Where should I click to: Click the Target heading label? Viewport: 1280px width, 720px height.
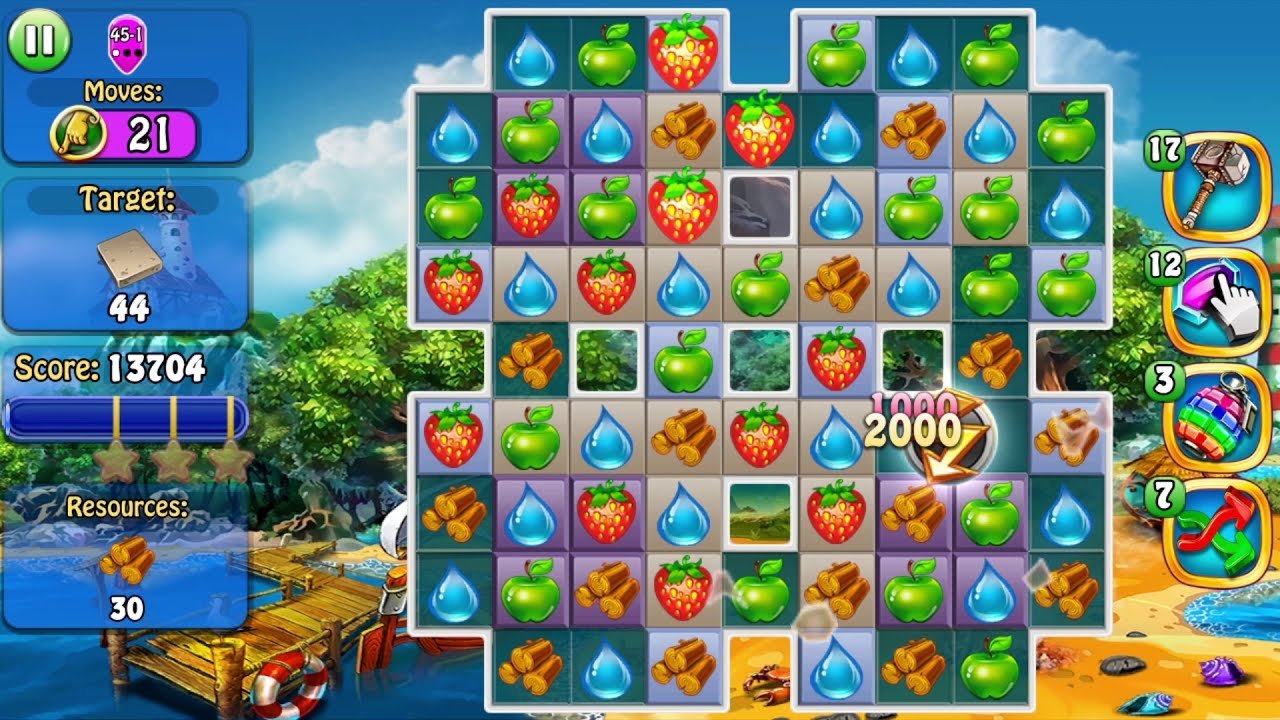(126, 200)
